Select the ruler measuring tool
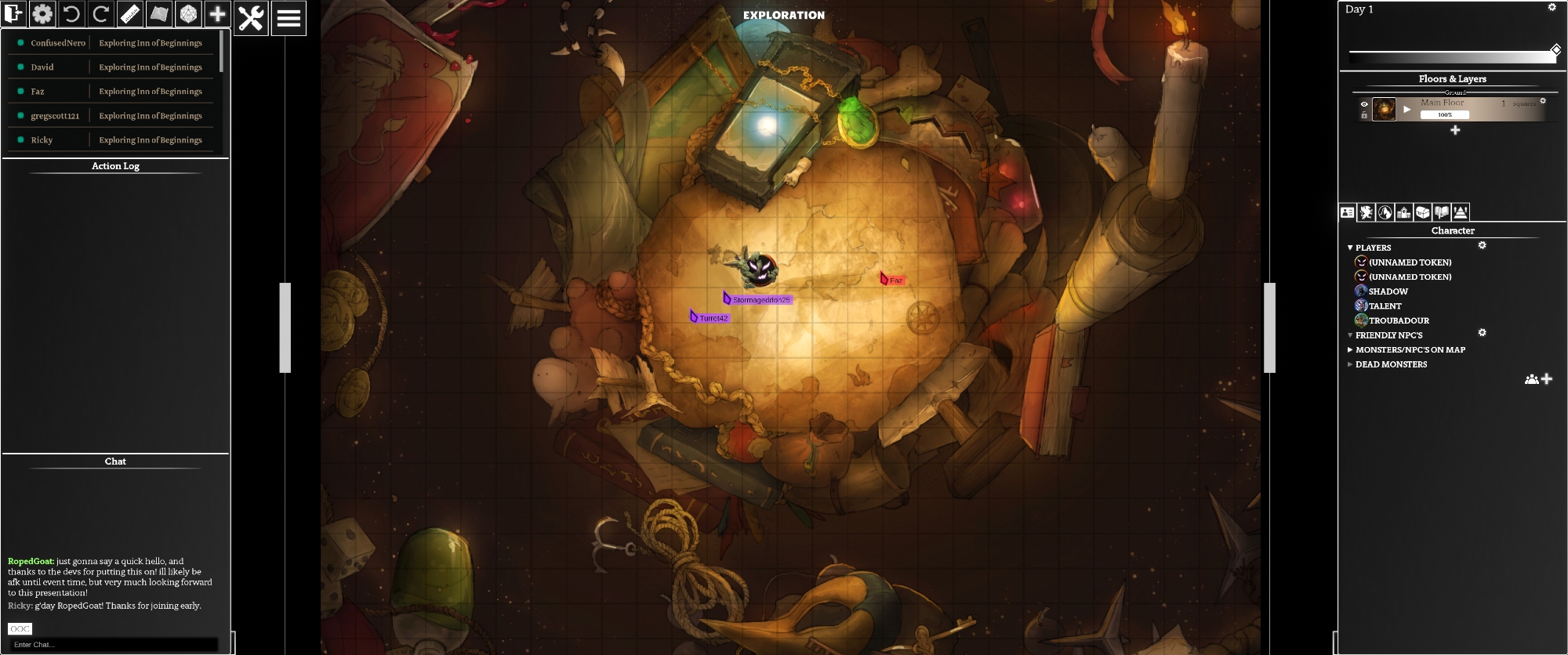1568x655 pixels. coord(130,14)
